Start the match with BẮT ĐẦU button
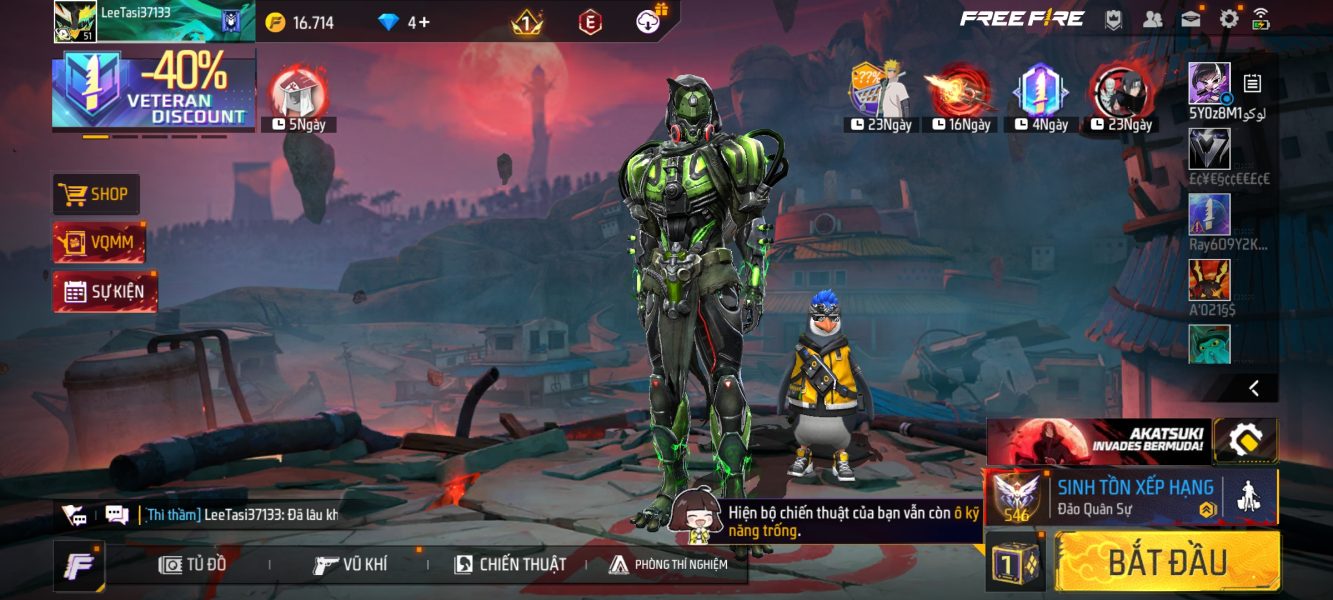The image size is (1333, 600). pos(1166,561)
